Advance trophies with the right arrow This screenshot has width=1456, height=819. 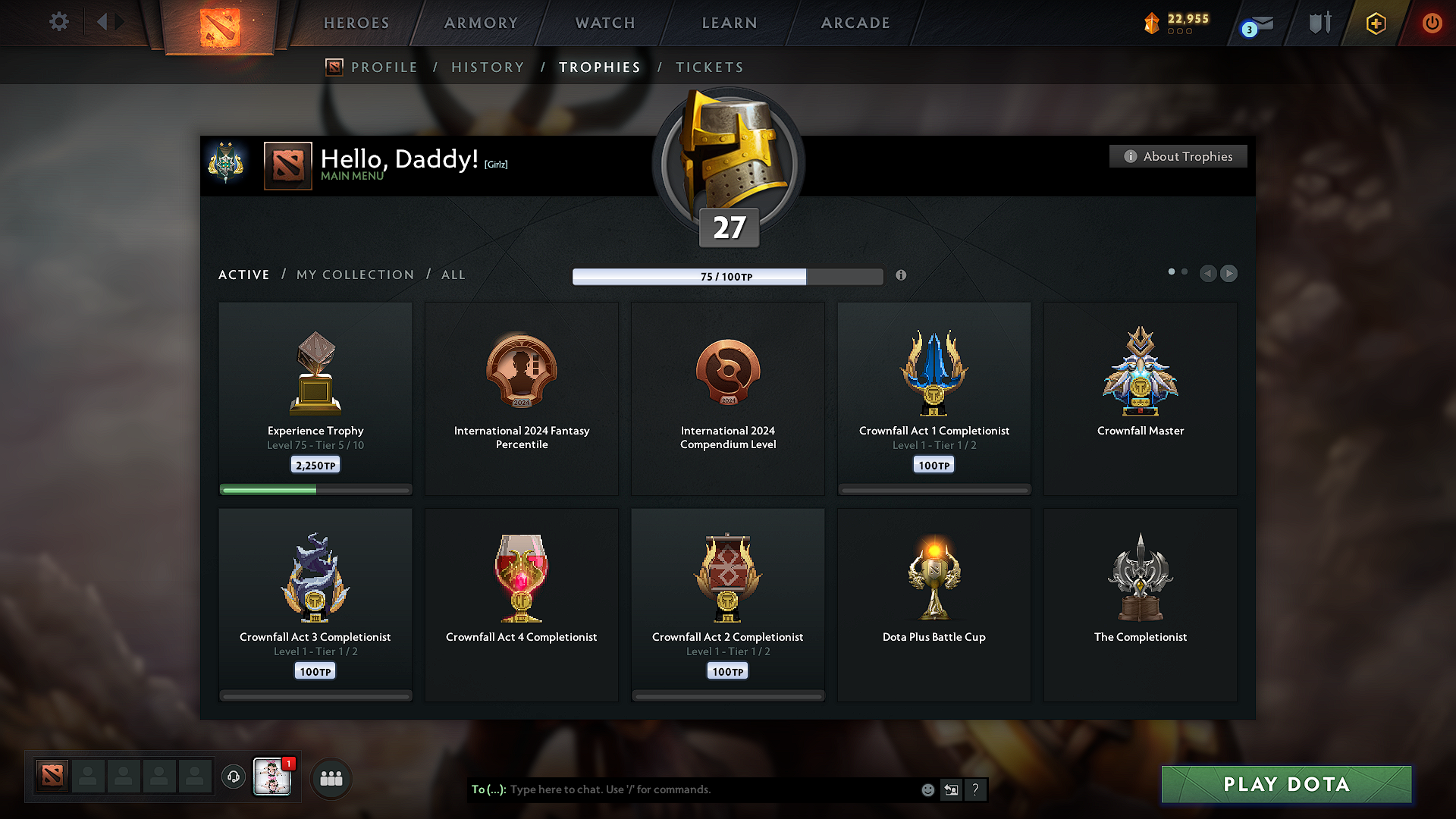point(1229,274)
